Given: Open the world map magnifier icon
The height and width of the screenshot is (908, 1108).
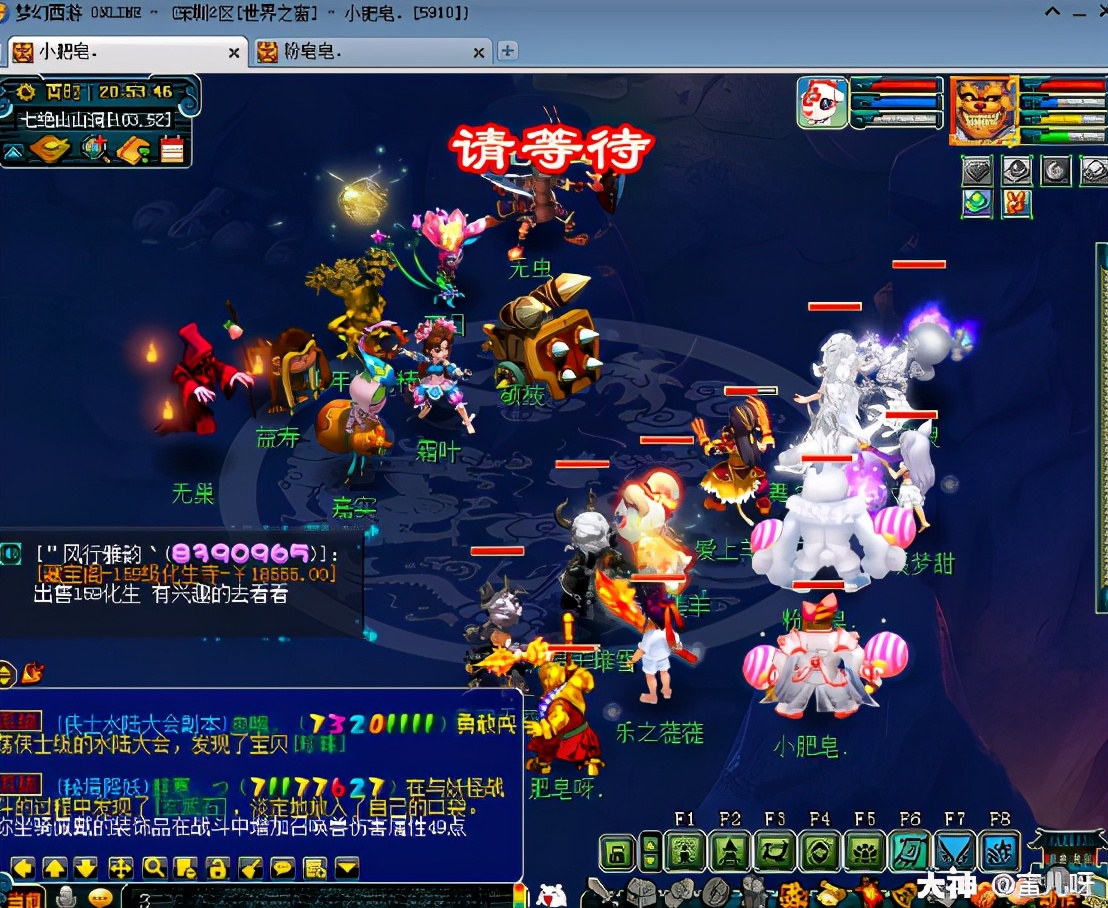Looking at the screenshot, I should 96,150.
